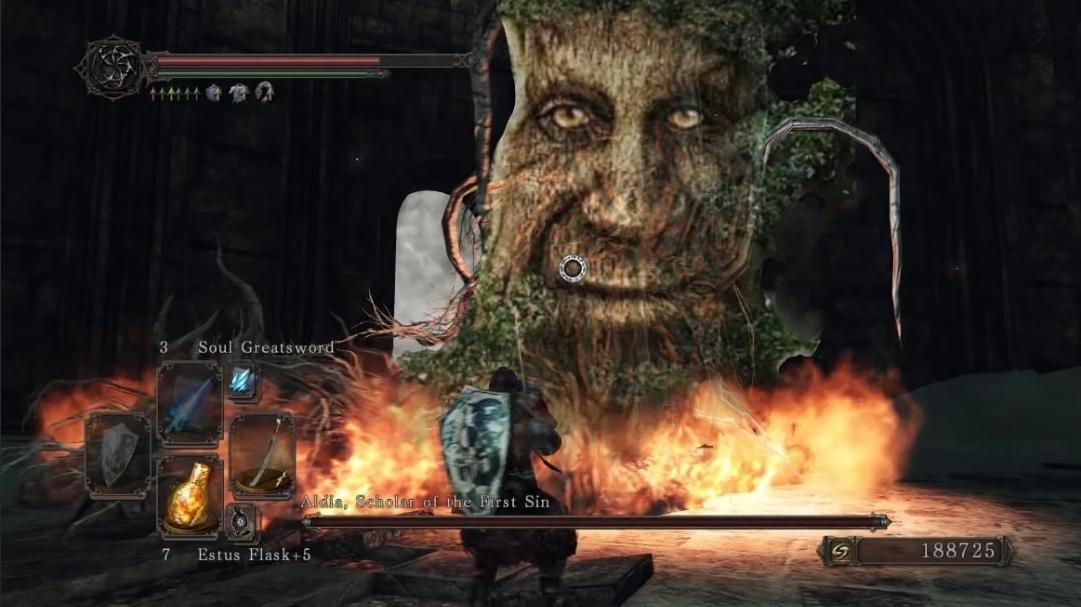This screenshot has height=607, width=1081.
Task: Choose the curved sword weapon slot
Action: tap(262, 453)
